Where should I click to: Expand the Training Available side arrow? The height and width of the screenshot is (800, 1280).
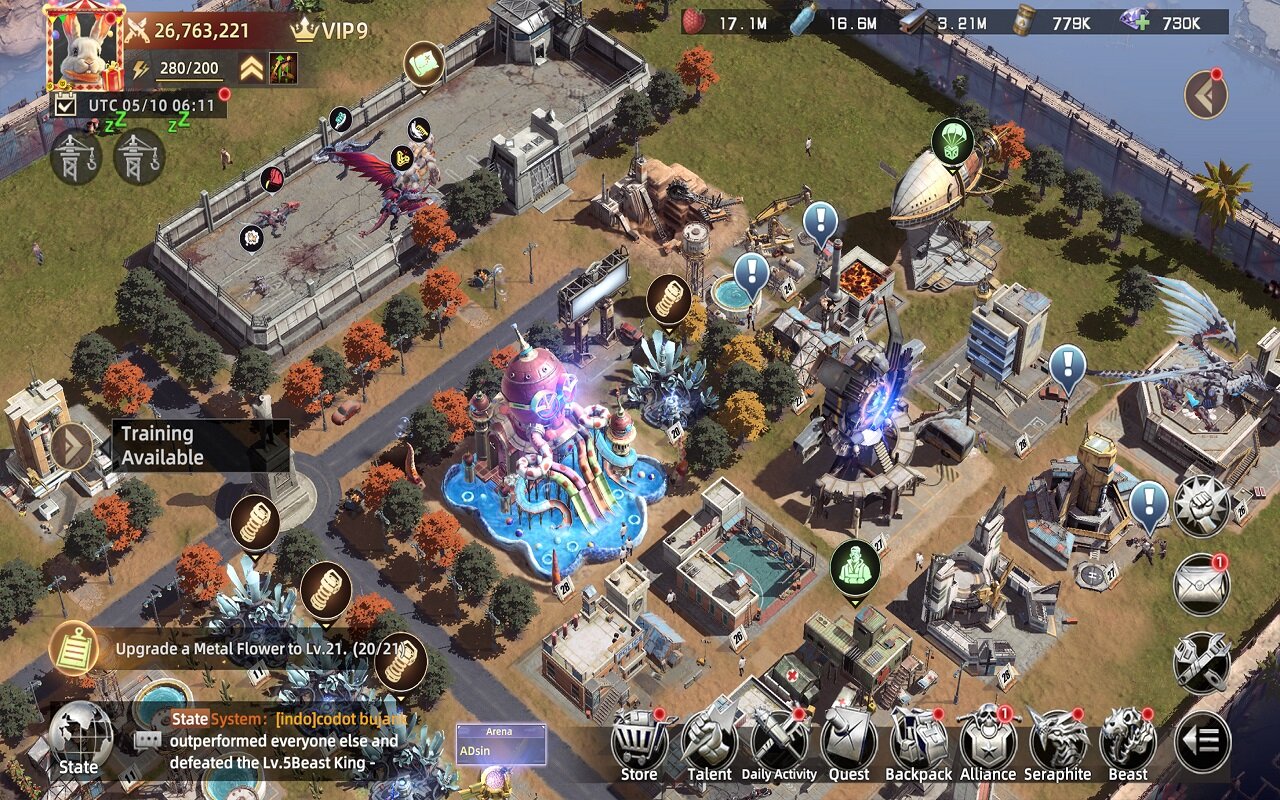coord(72,446)
